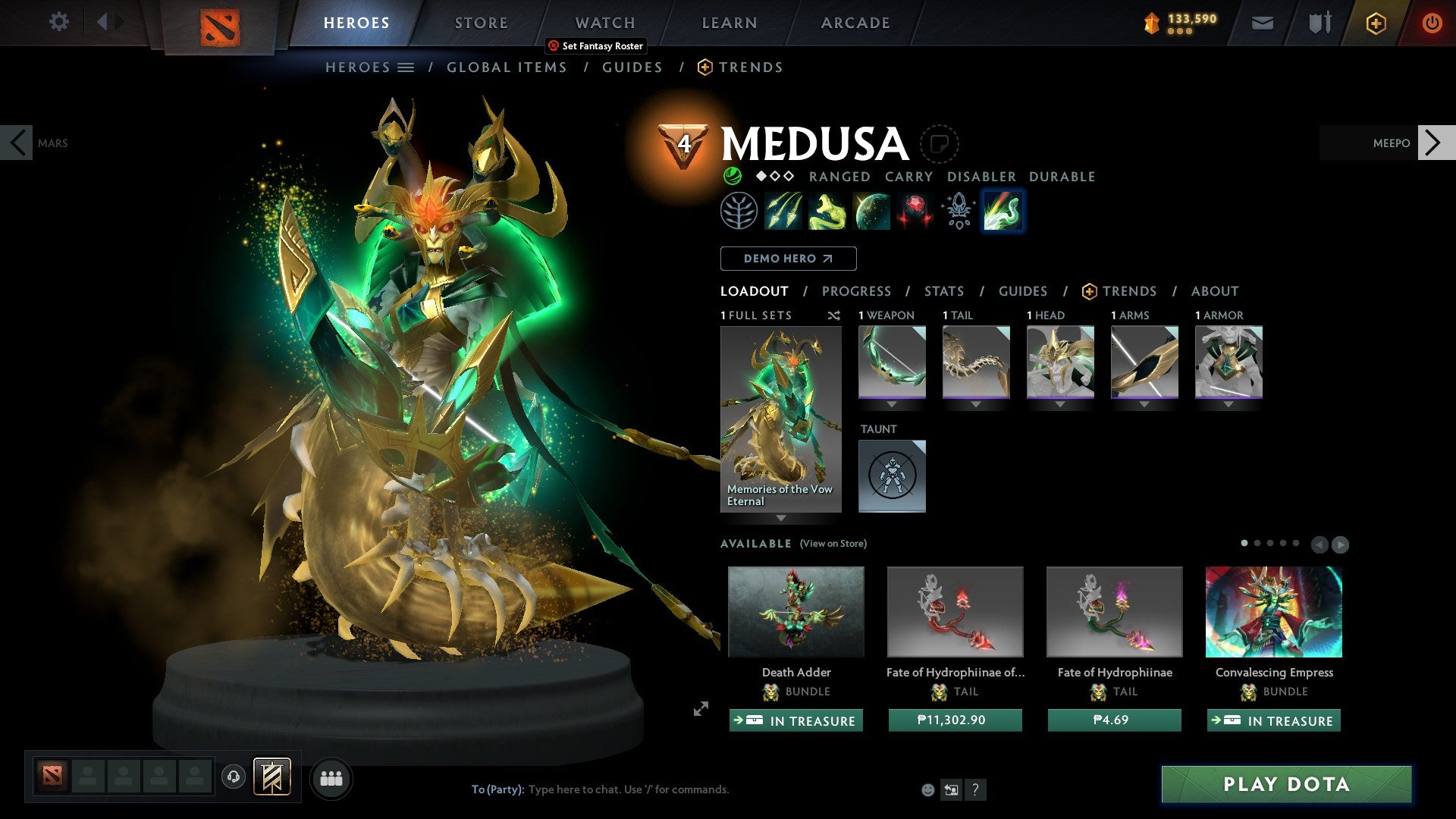Viewport: 1456px width, 819px height.
Task: Open the Arcade menu
Action: pos(855,23)
